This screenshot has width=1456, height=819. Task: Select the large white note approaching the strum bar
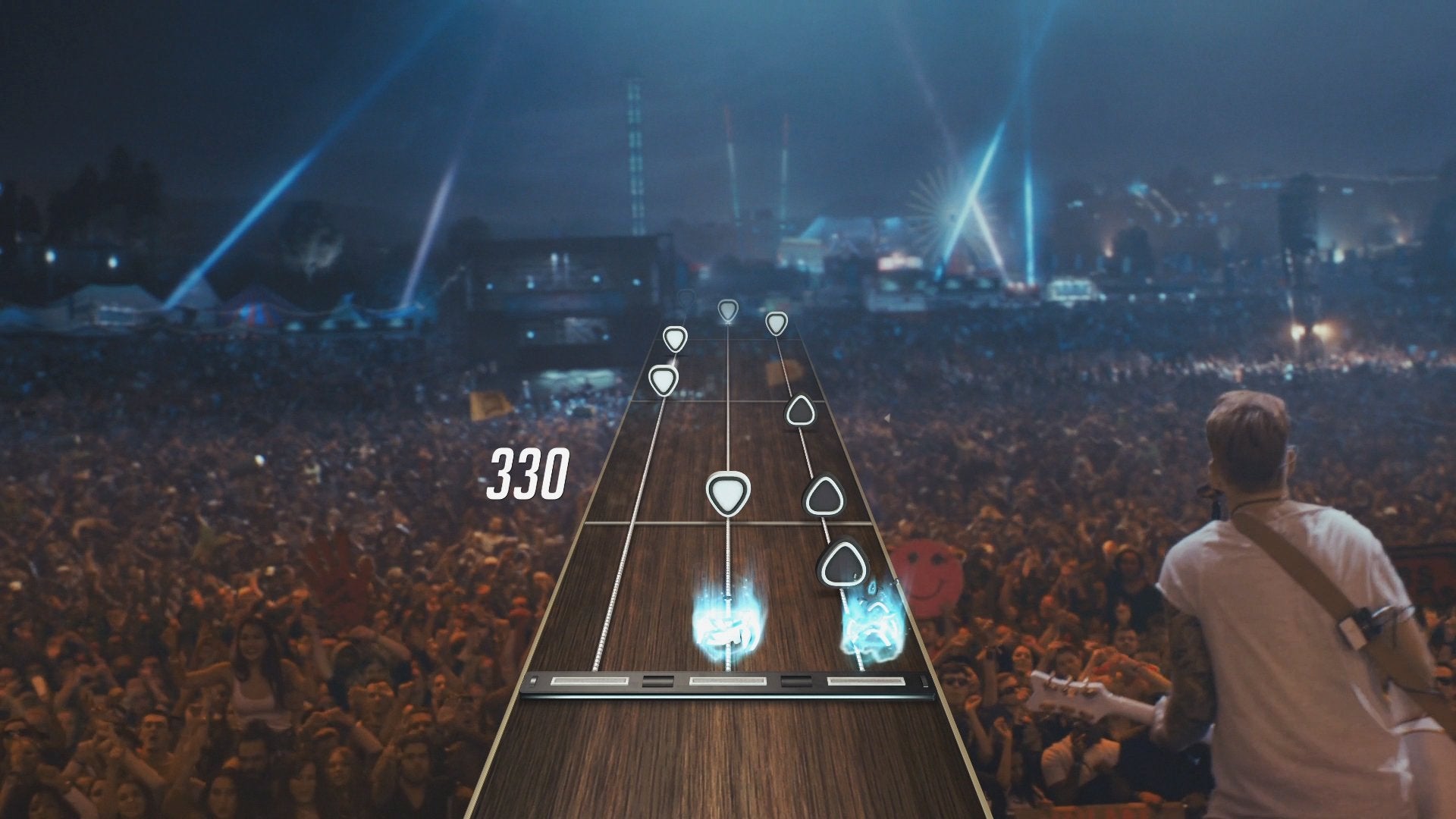coord(726,492)
